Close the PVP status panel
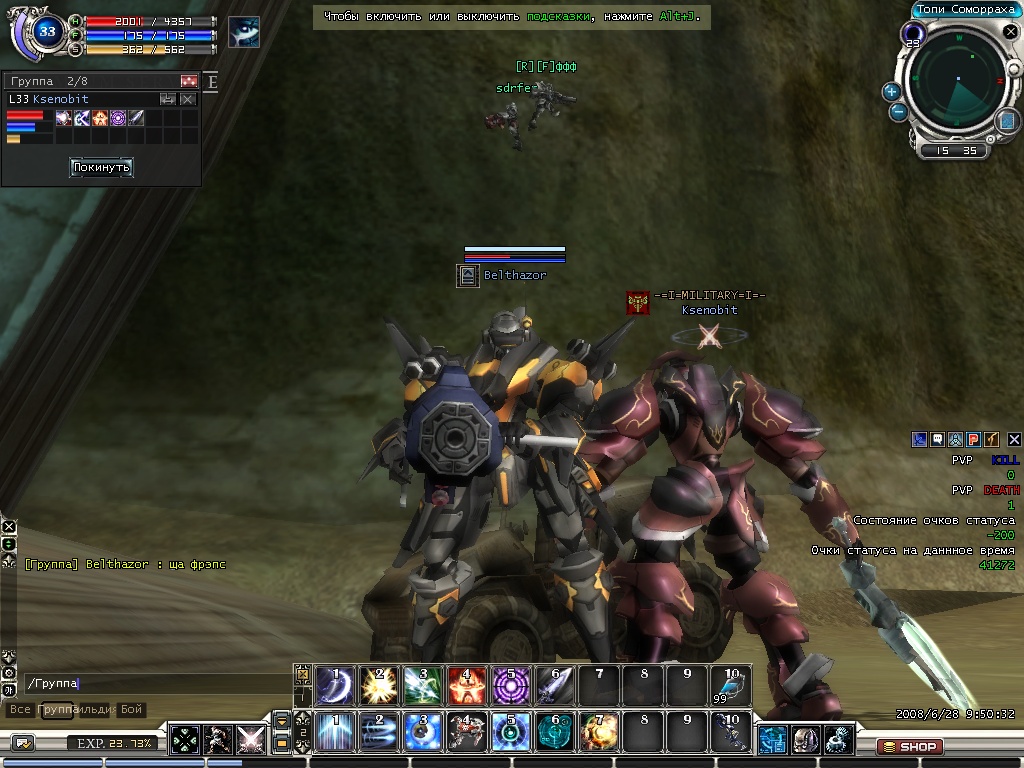This screenshot has height=768, width=1024. (1014, 439)
